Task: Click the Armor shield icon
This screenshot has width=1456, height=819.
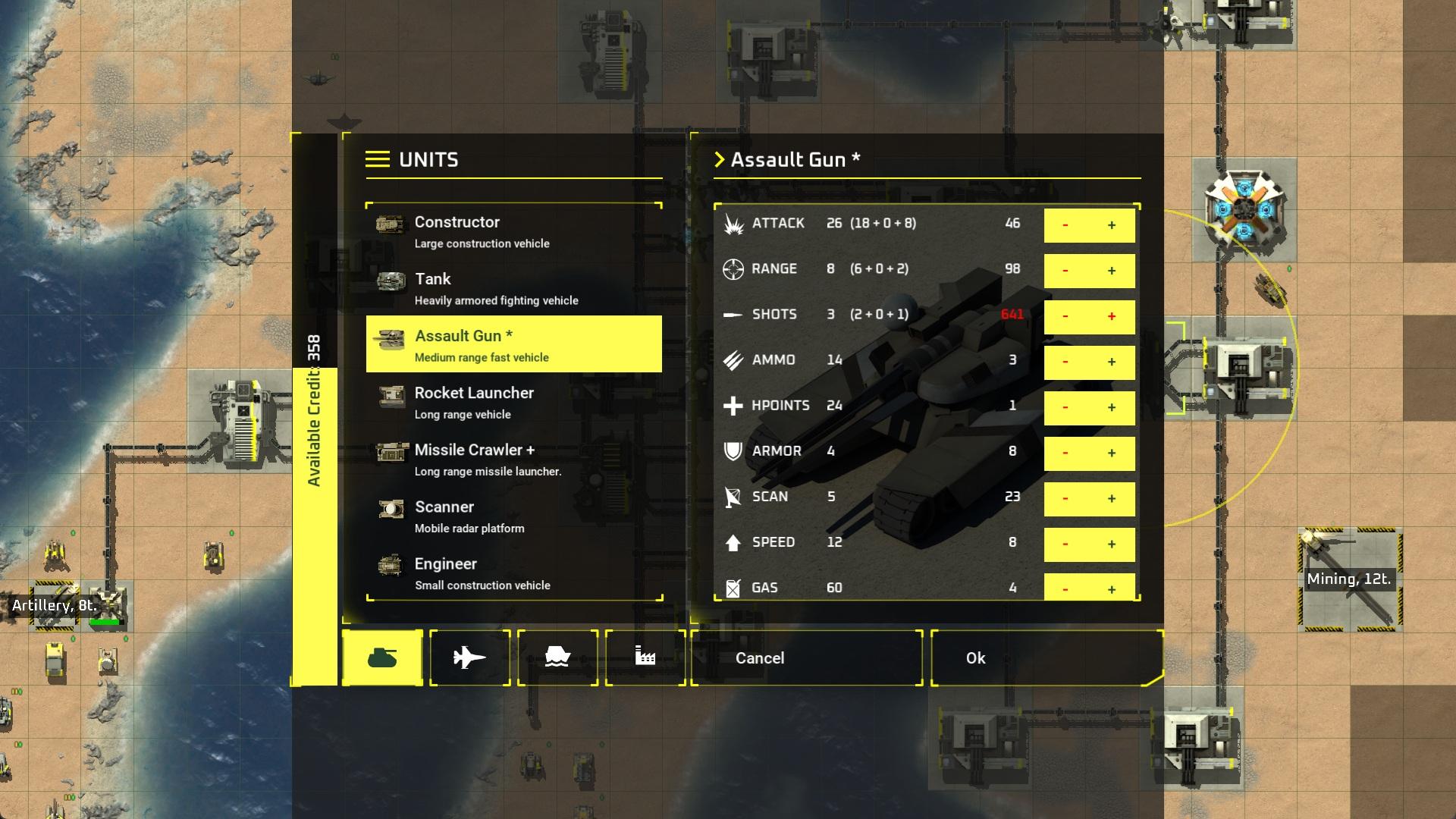Action: [731, 451]
